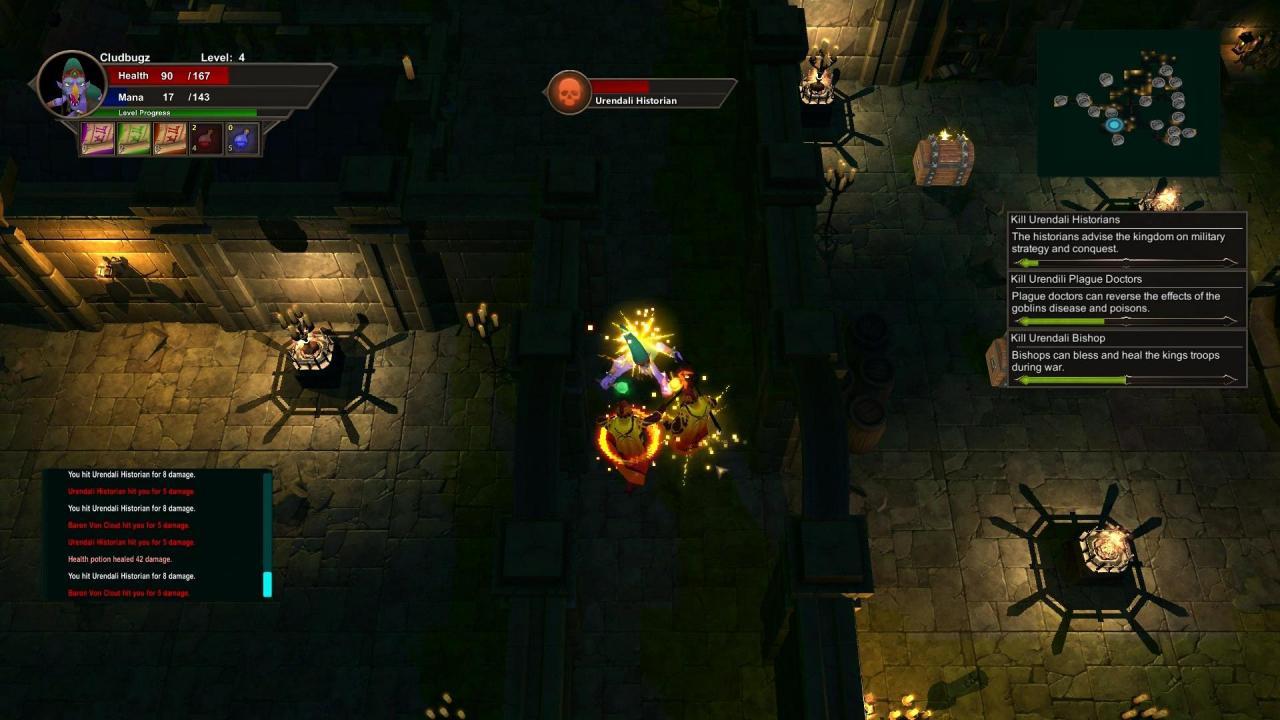Click the green Level Progress bar
Viewport: 1280px width, 720px height.
(x=170, y=112)
